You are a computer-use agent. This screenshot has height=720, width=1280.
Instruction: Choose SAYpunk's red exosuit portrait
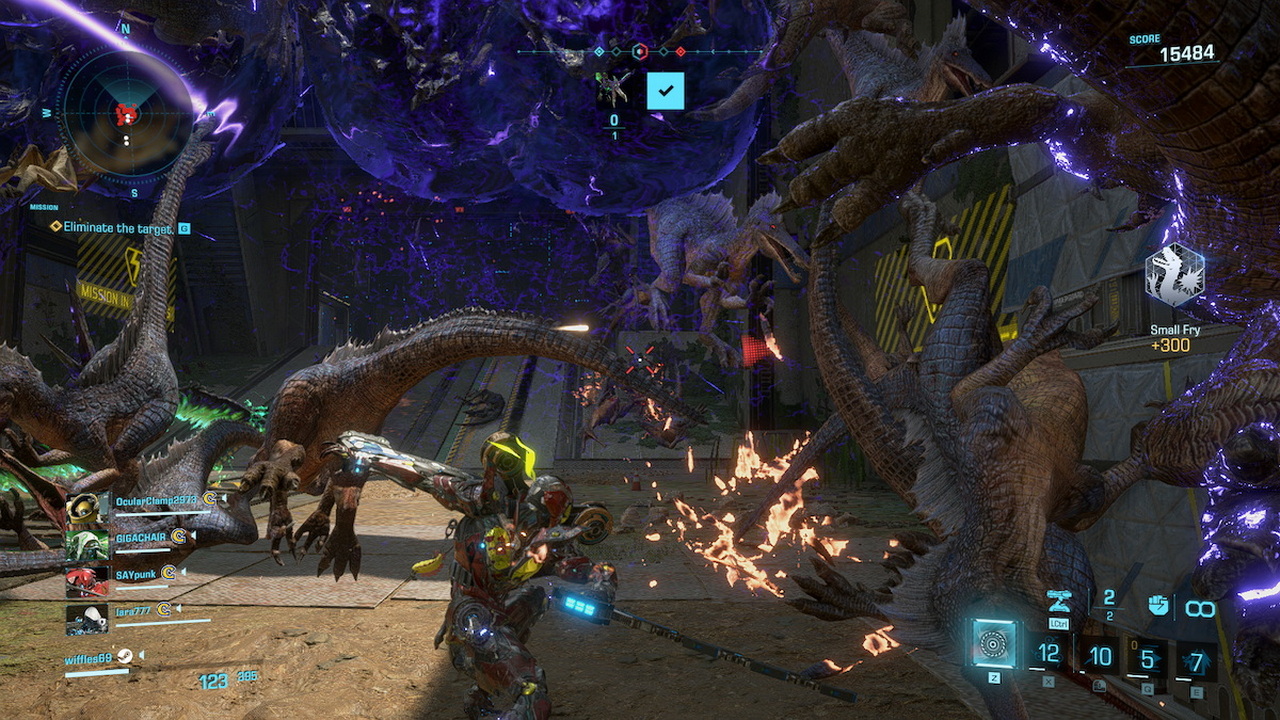[86, 581]
